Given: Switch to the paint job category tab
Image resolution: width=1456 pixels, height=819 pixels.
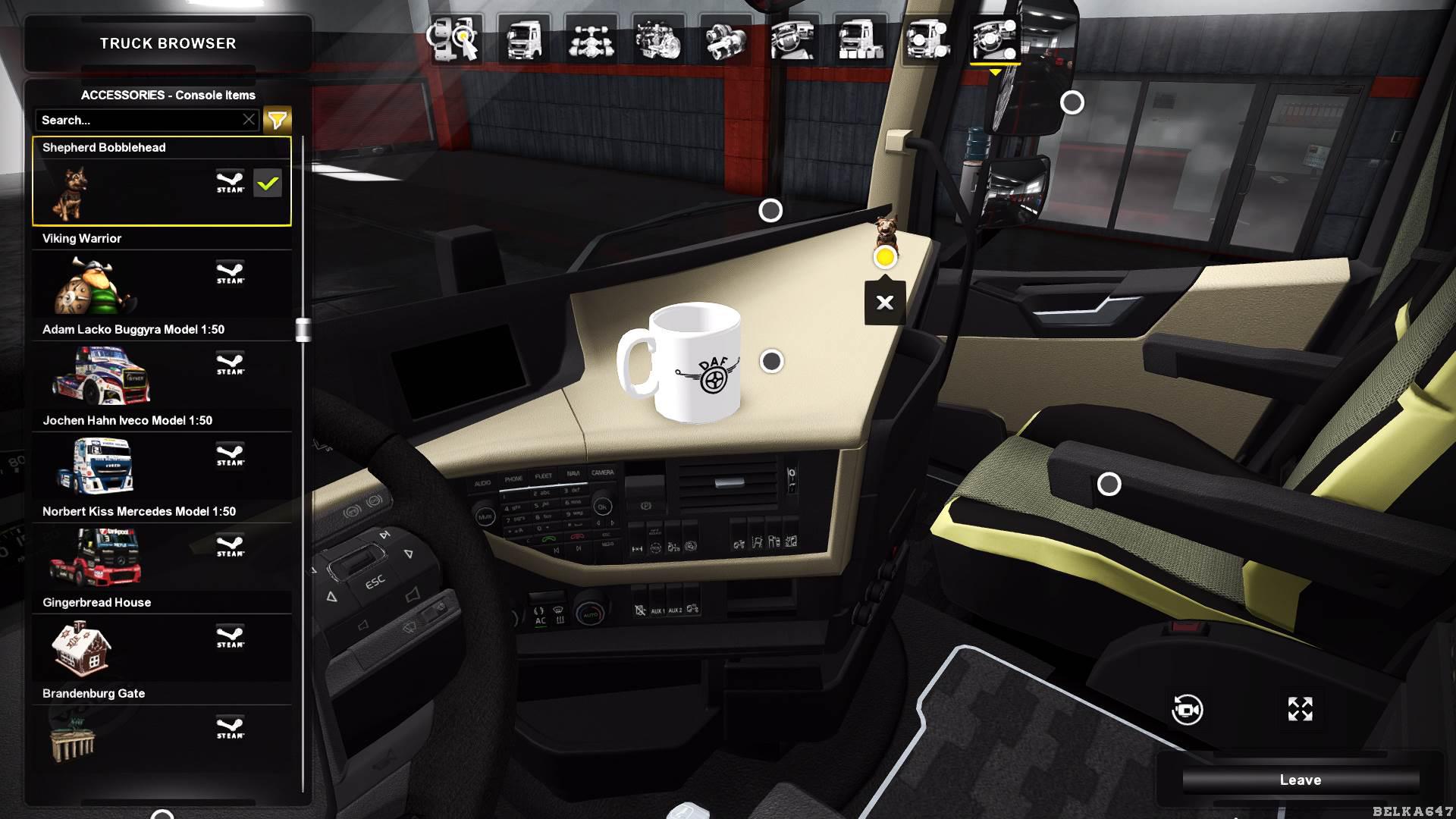Looking at the screenshot, I should [x=860, y=39].
